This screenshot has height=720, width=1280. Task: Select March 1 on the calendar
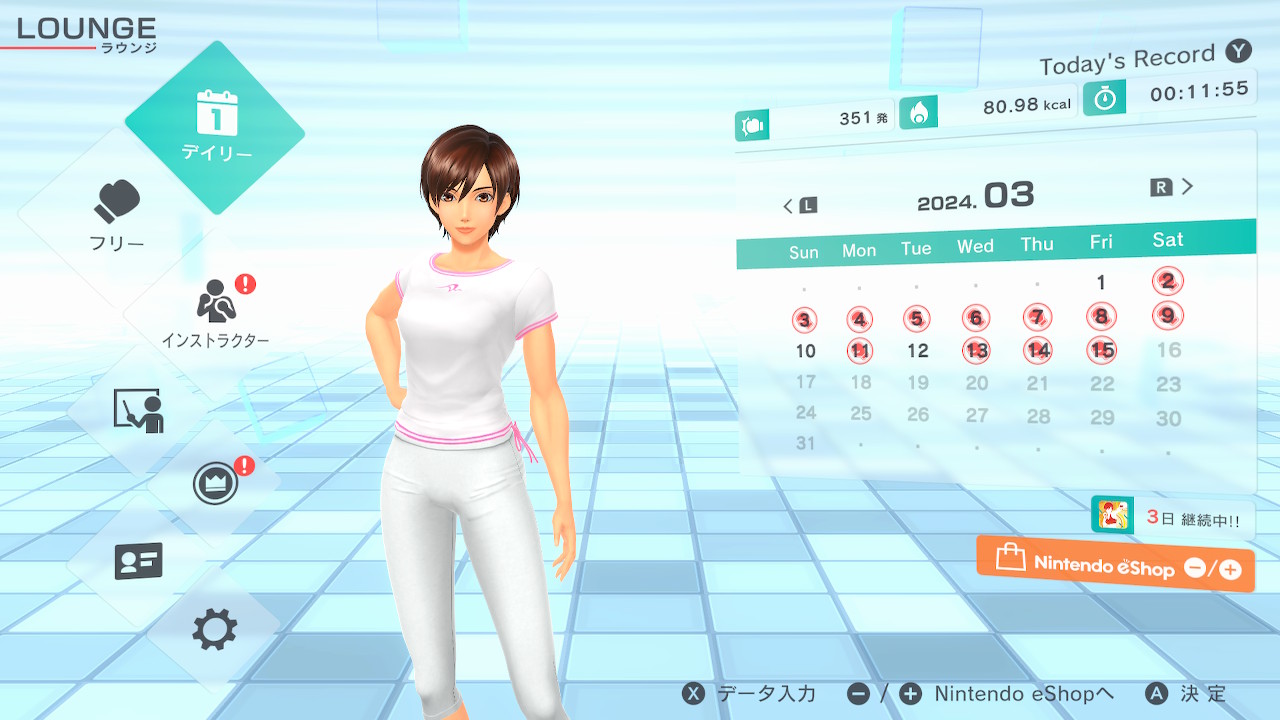point(1101,283)
